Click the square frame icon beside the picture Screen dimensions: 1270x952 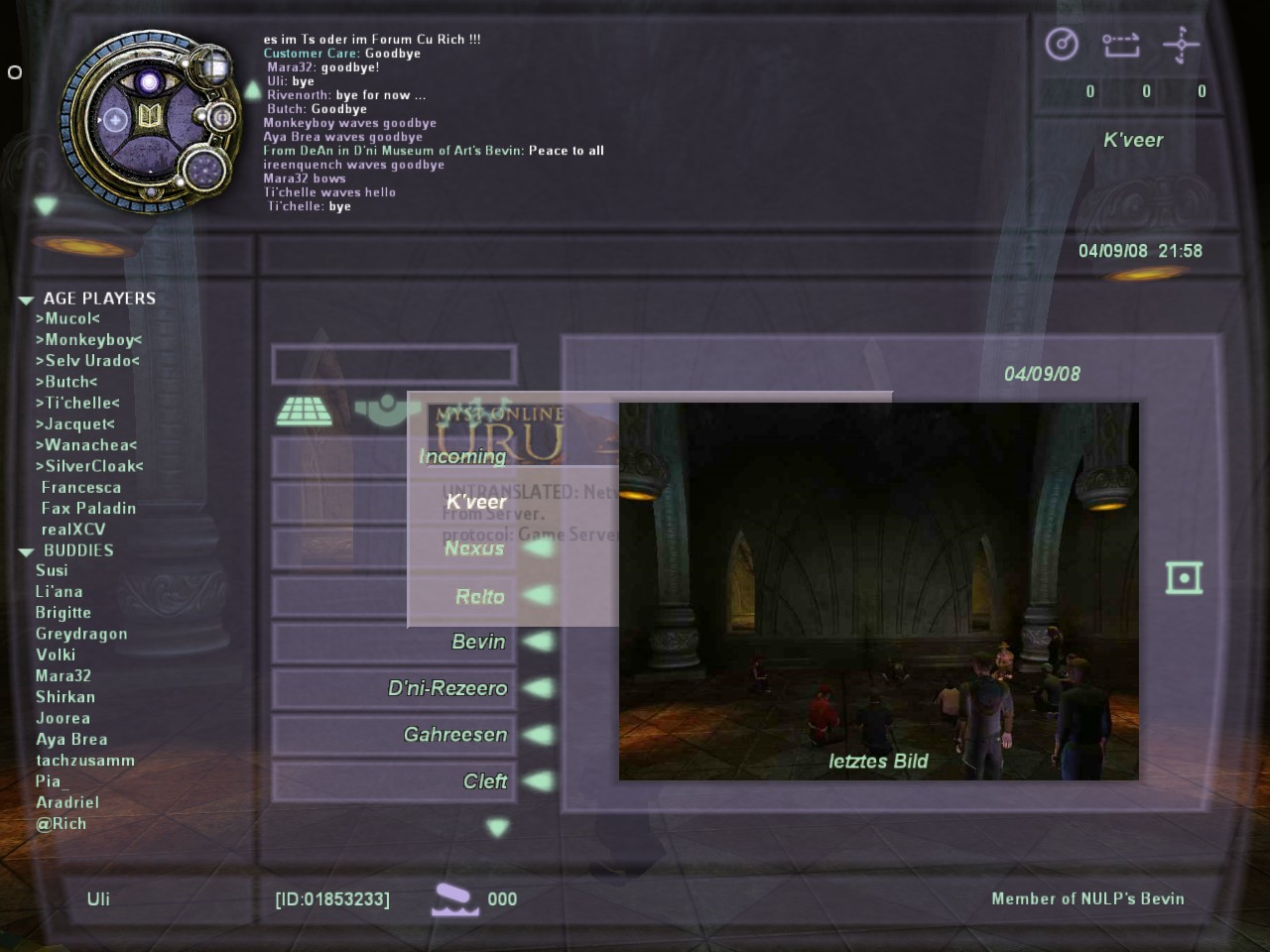point(1185,578)
